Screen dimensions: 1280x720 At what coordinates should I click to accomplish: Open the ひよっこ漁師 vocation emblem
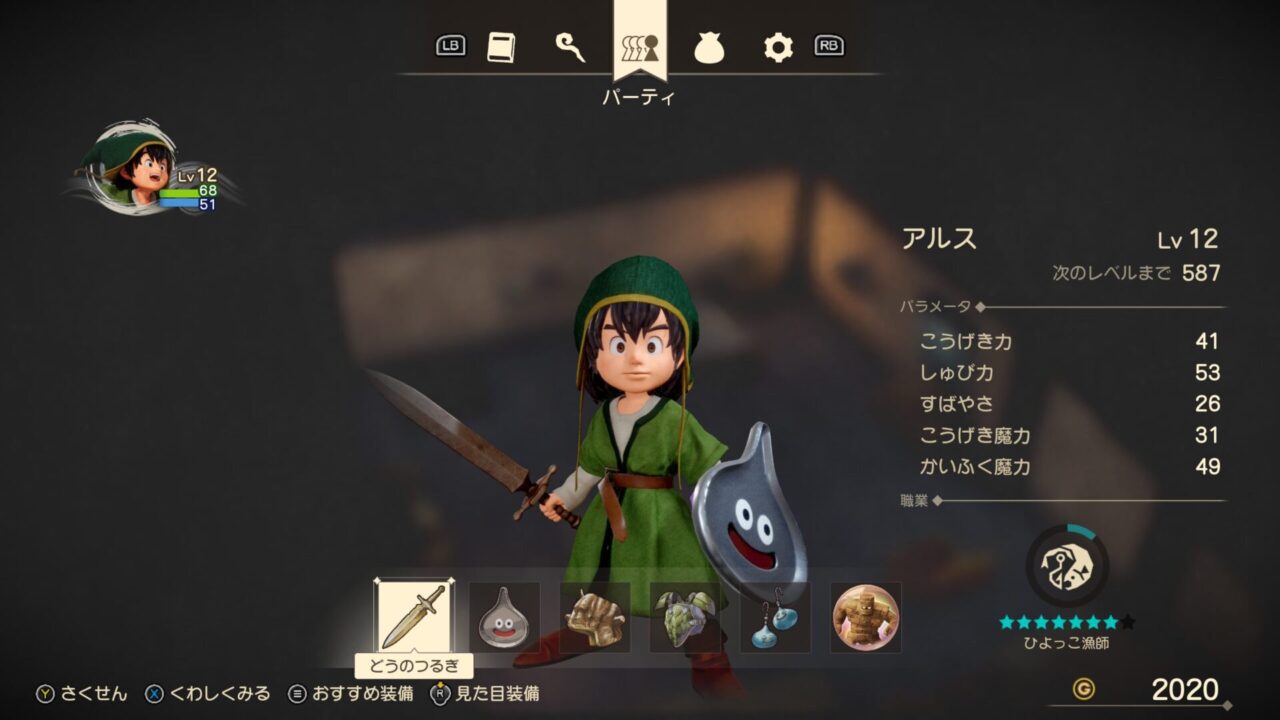point(1067,565)
